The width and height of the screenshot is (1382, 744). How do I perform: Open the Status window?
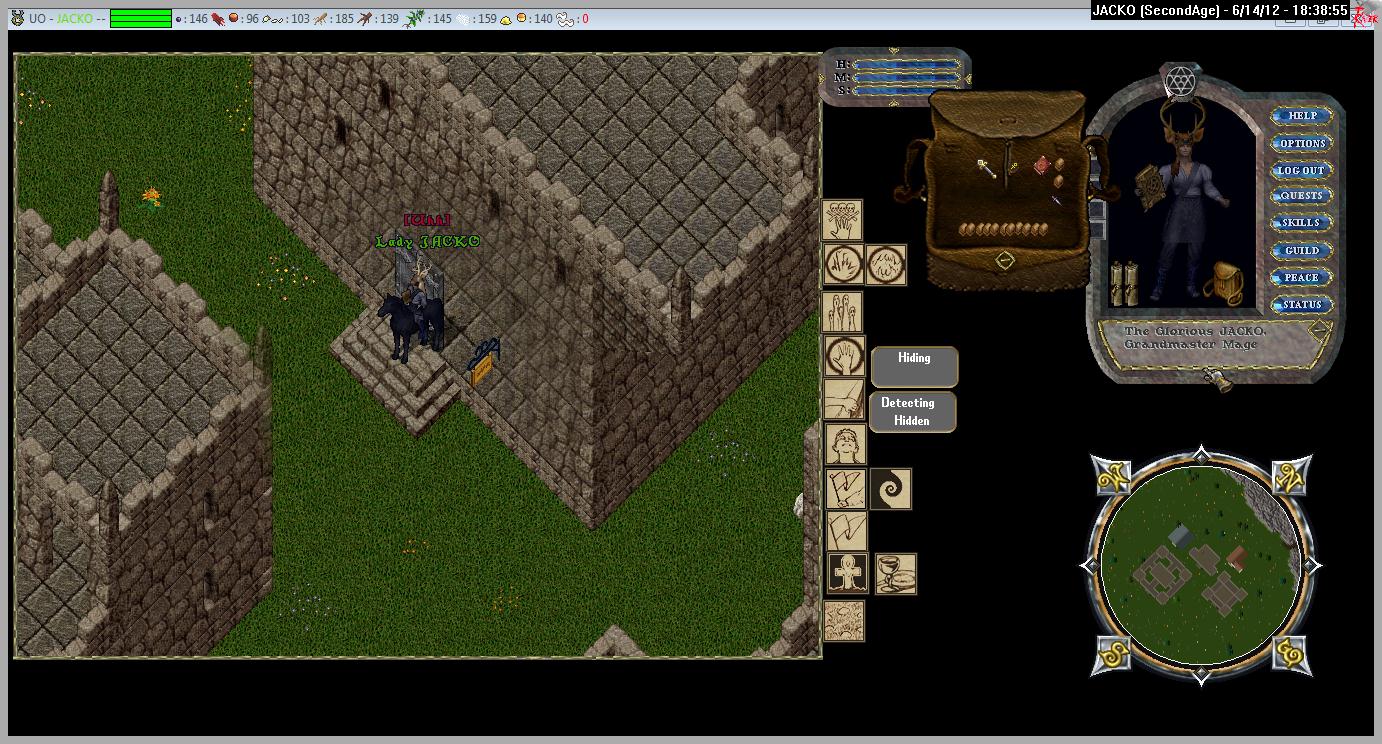click(1301, 304)
